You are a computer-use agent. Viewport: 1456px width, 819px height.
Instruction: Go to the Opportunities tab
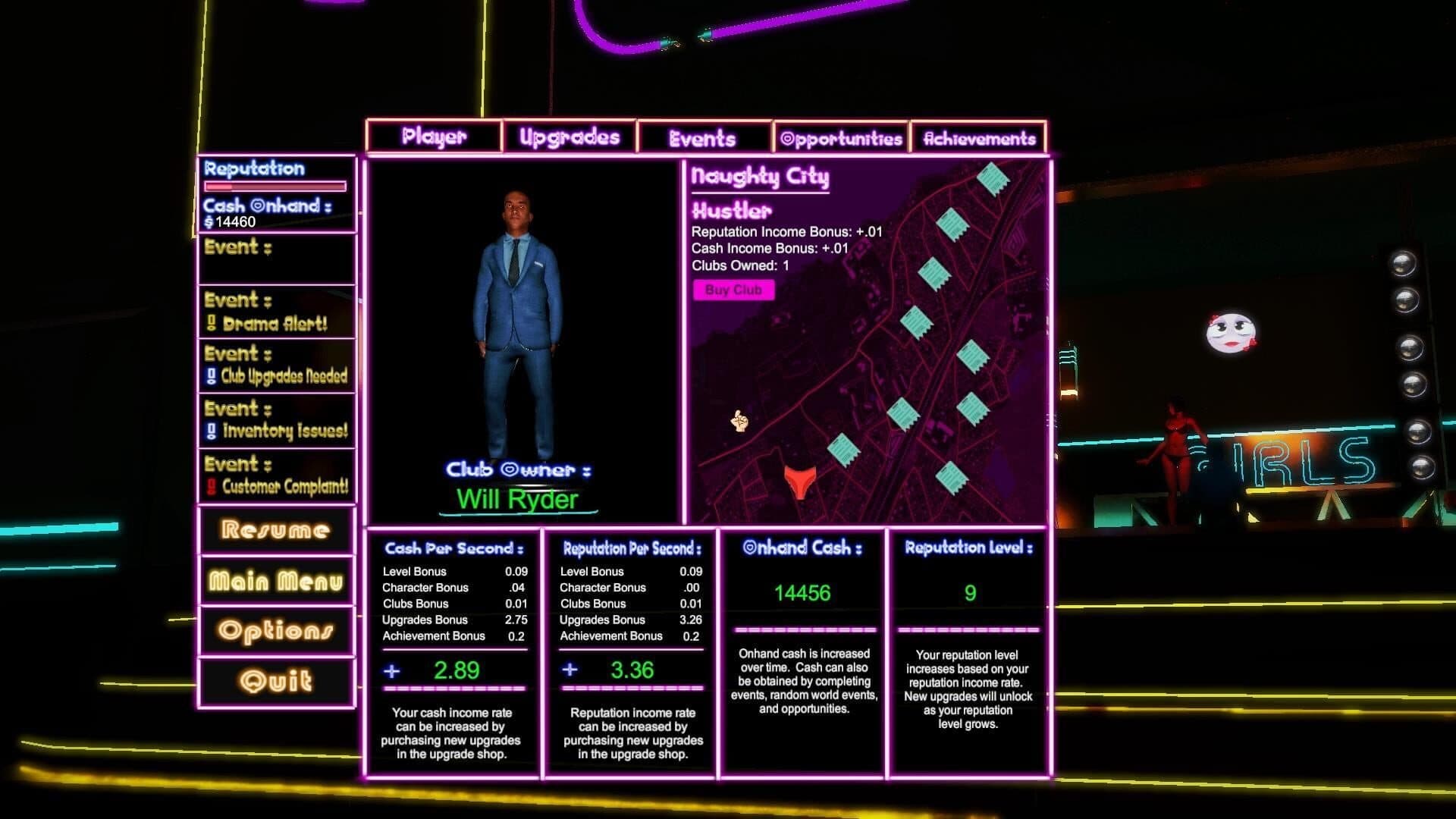pos(841,138)
